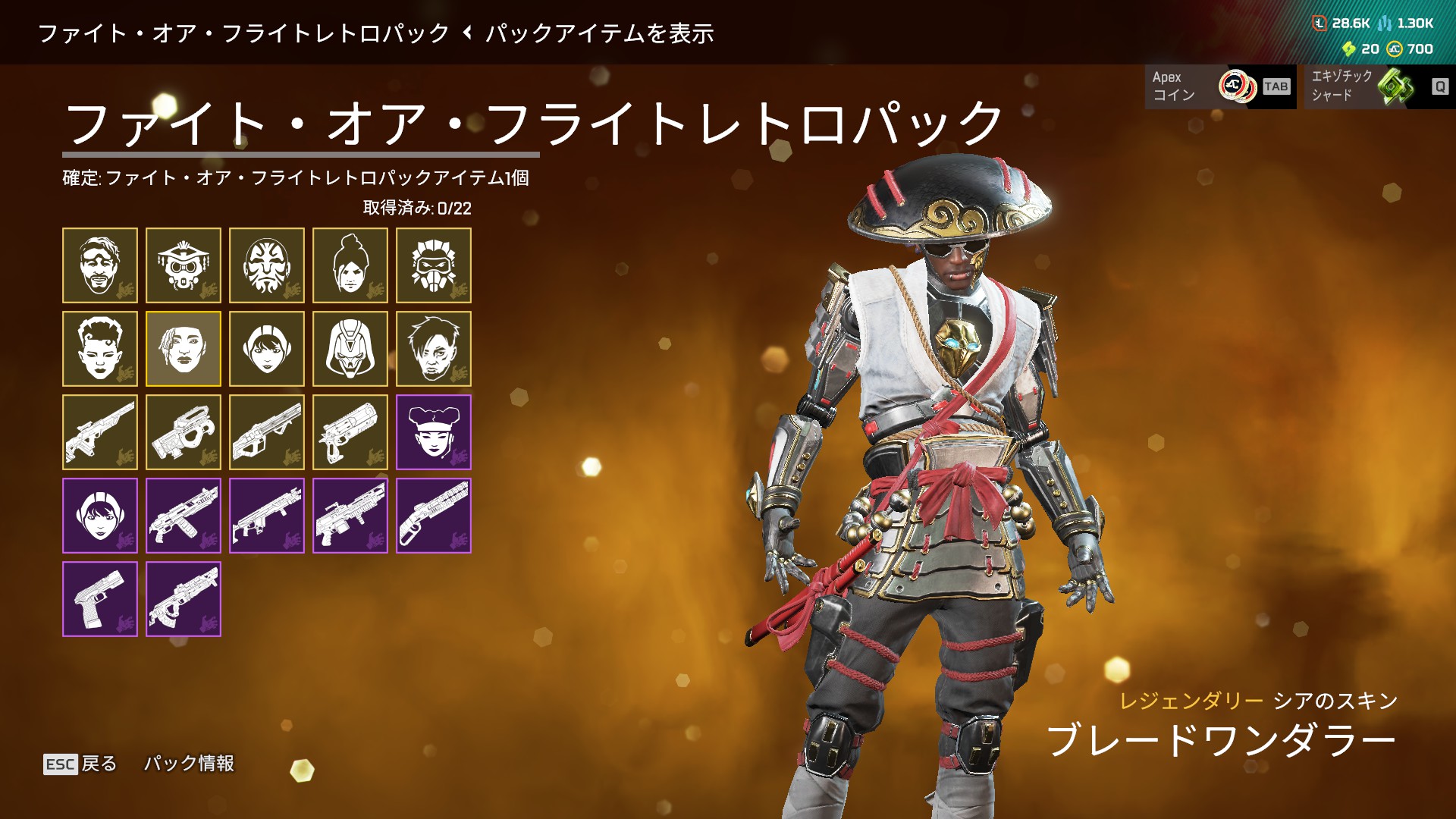
Task: Choose the purple lever-action shotgun skin tile
Action: point(434,516)
